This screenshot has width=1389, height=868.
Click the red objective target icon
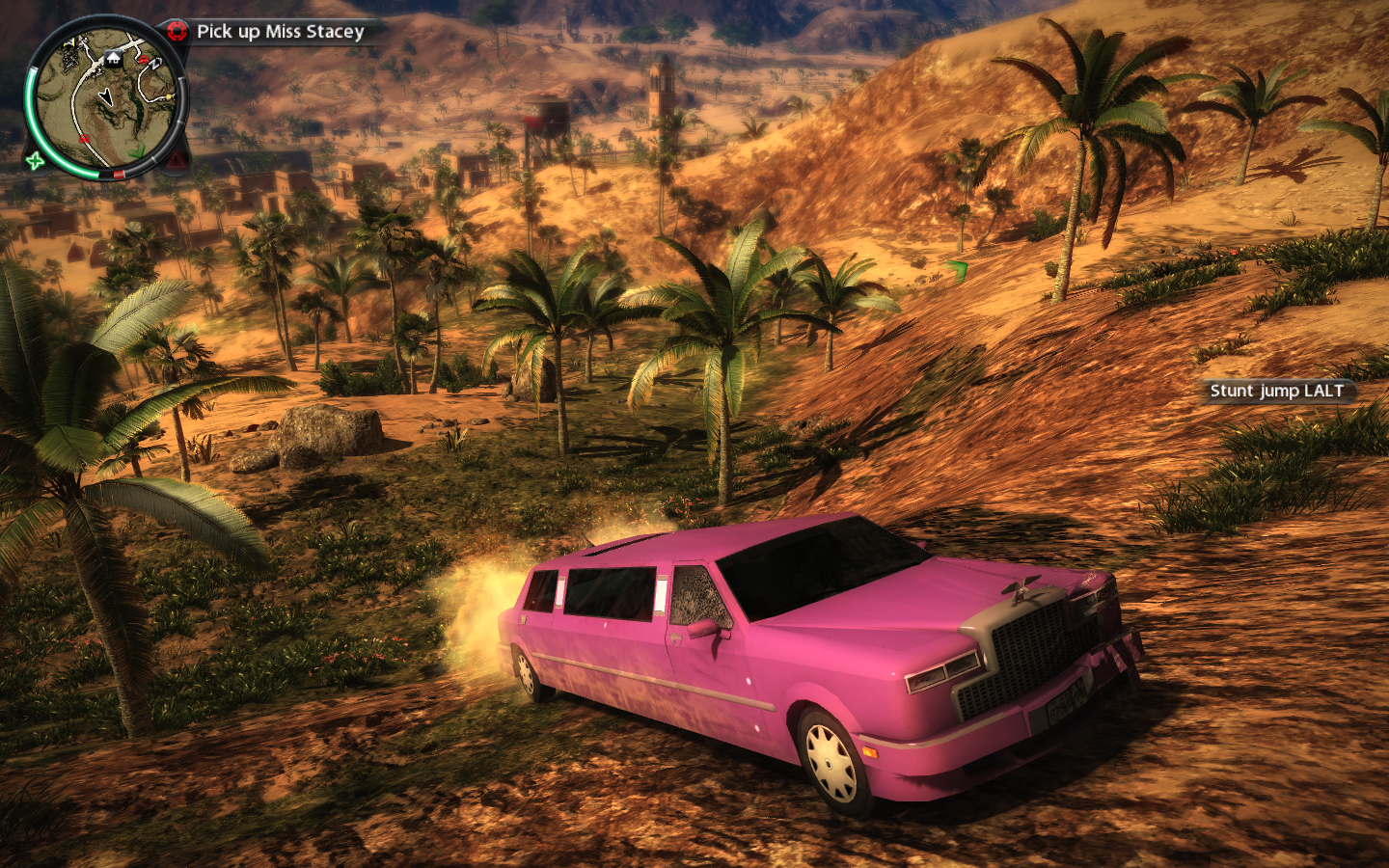(x=177, y=31)
